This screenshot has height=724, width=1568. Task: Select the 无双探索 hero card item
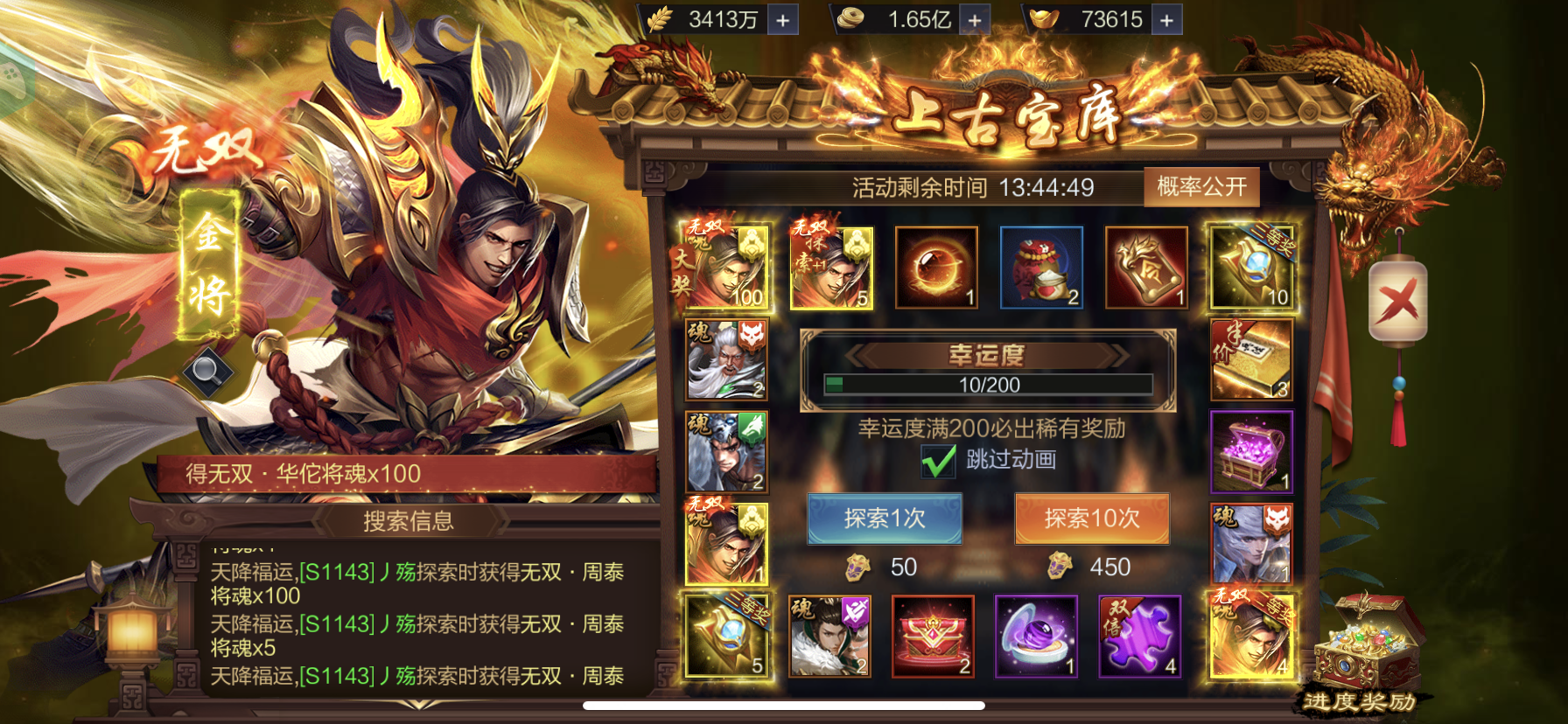tap(829, 266)
